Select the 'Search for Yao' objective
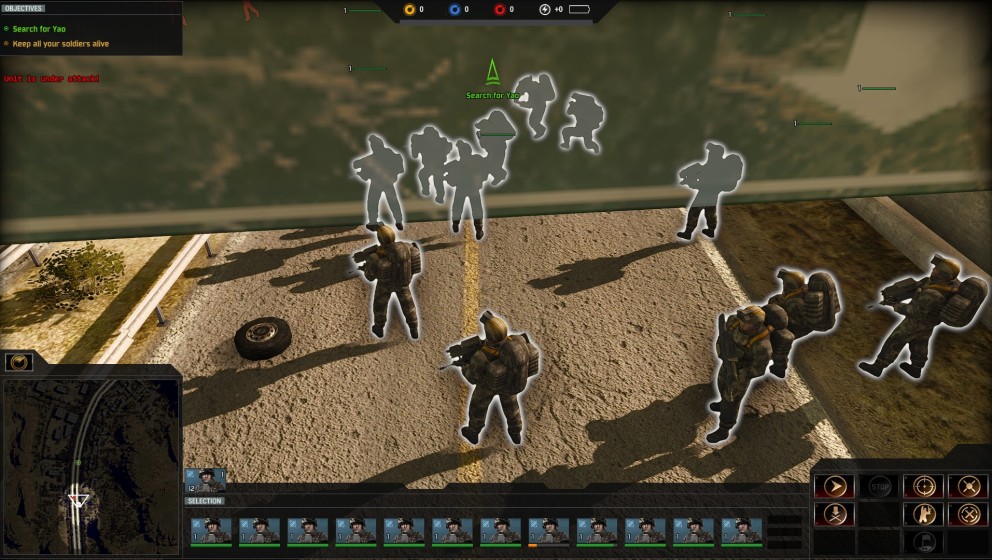The width and height of the screenshot is (992, 560). [40, 29]
